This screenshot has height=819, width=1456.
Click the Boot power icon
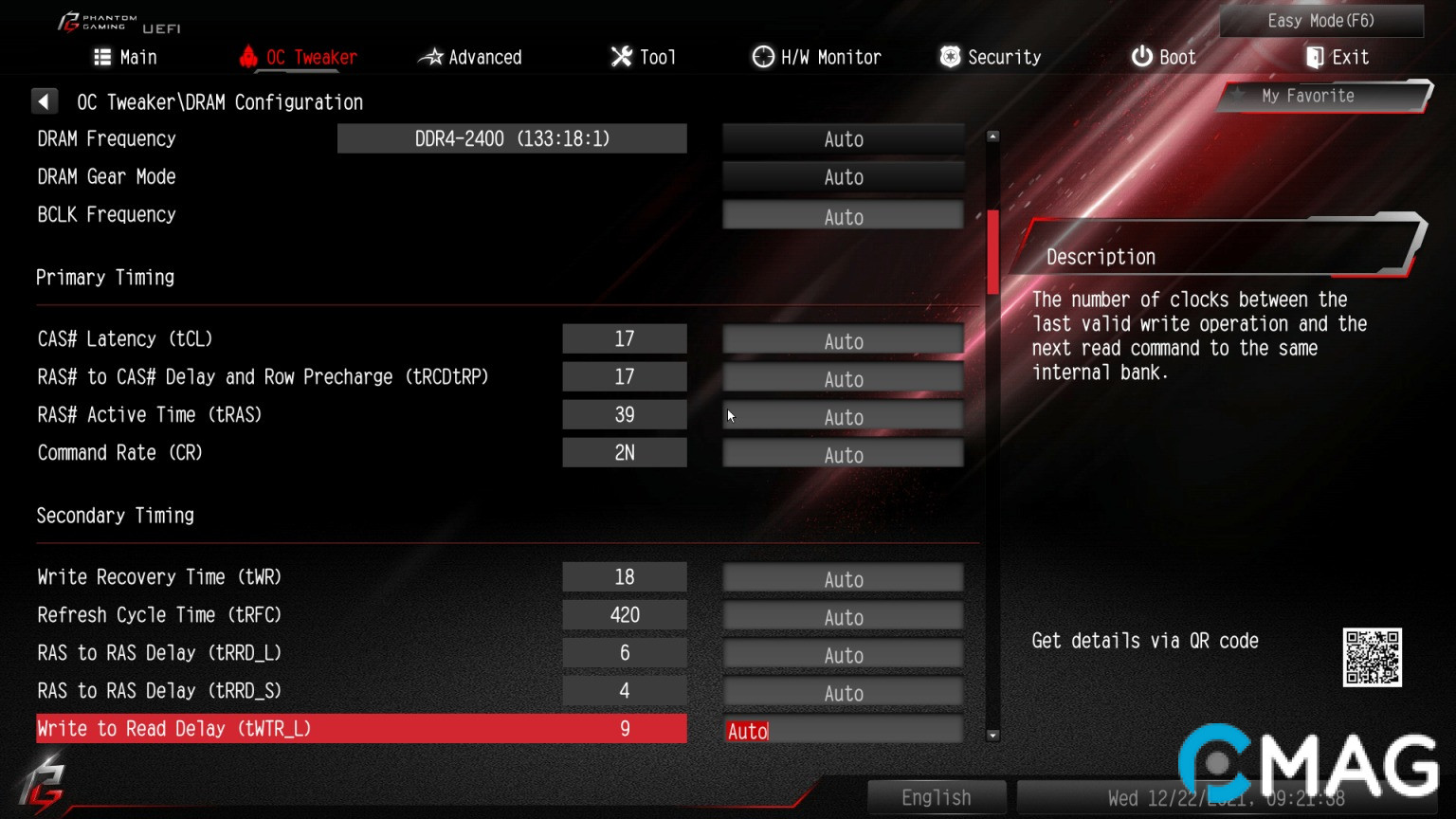click(x=1140, y=57)
